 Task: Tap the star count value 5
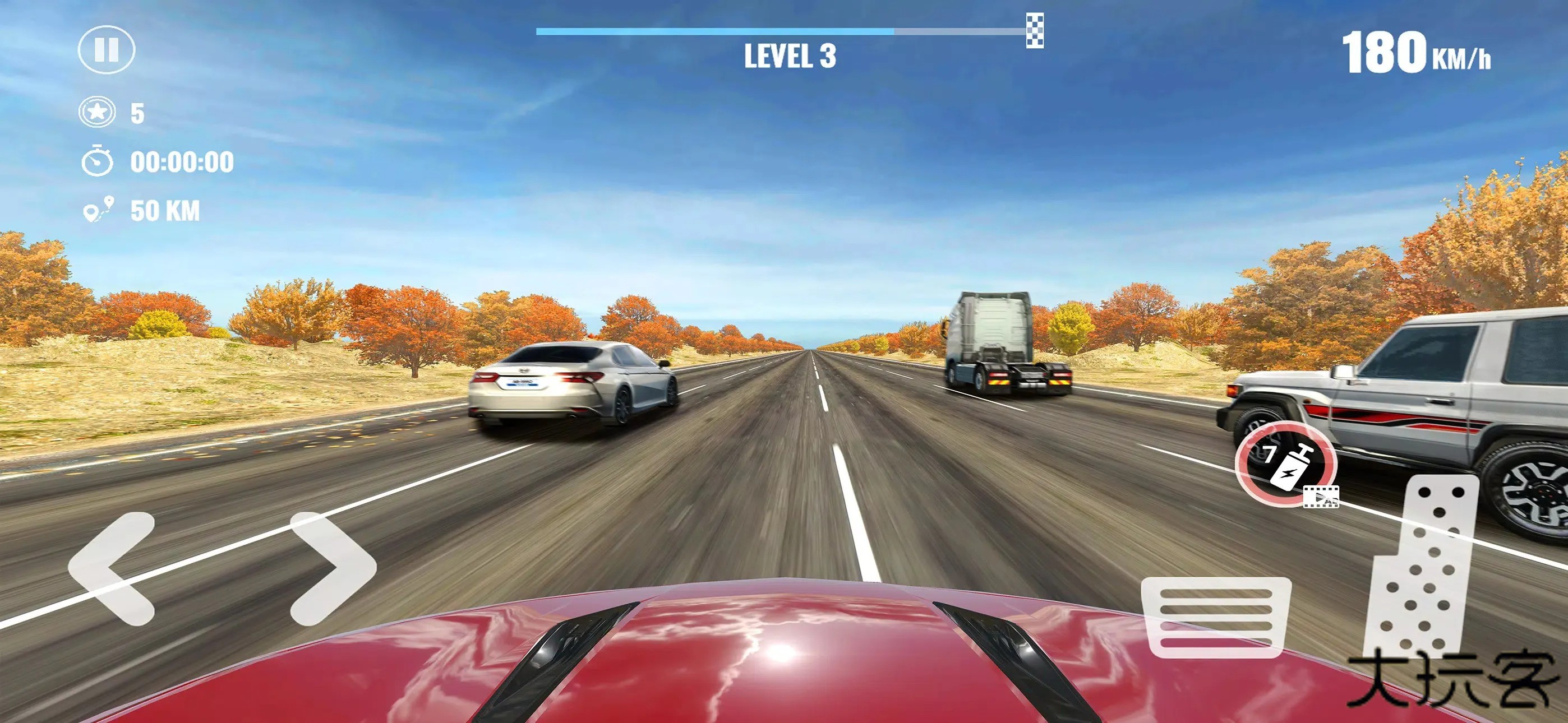(139, 113)
